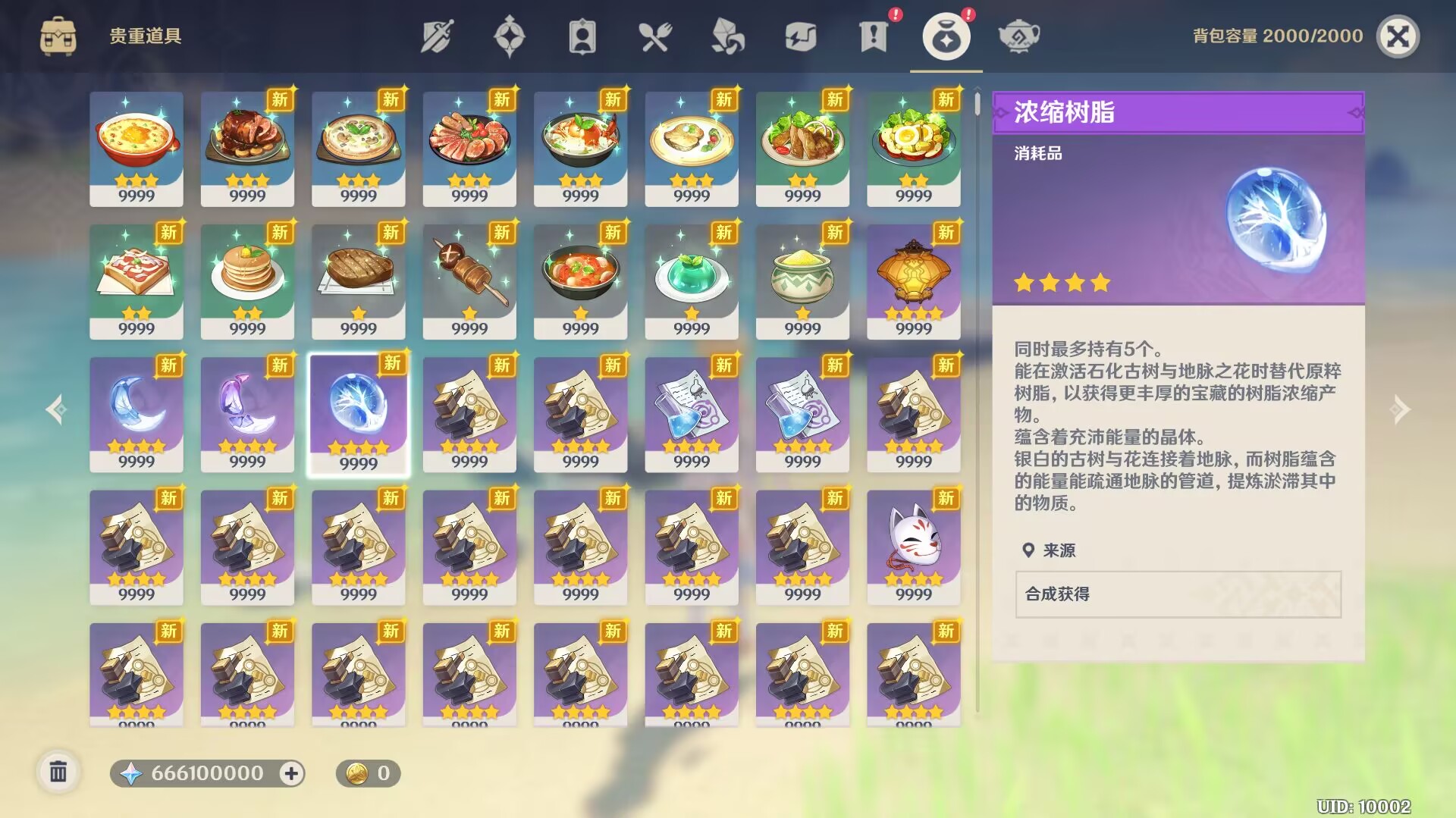Open the crafting Materials tab
Viewport: 1456px width, 818px height.
(729, 35)
